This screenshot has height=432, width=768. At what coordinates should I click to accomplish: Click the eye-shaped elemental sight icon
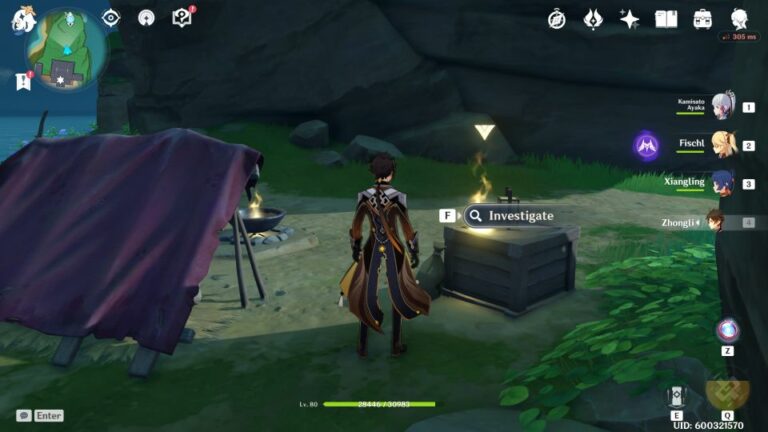[x=111, y=17]
